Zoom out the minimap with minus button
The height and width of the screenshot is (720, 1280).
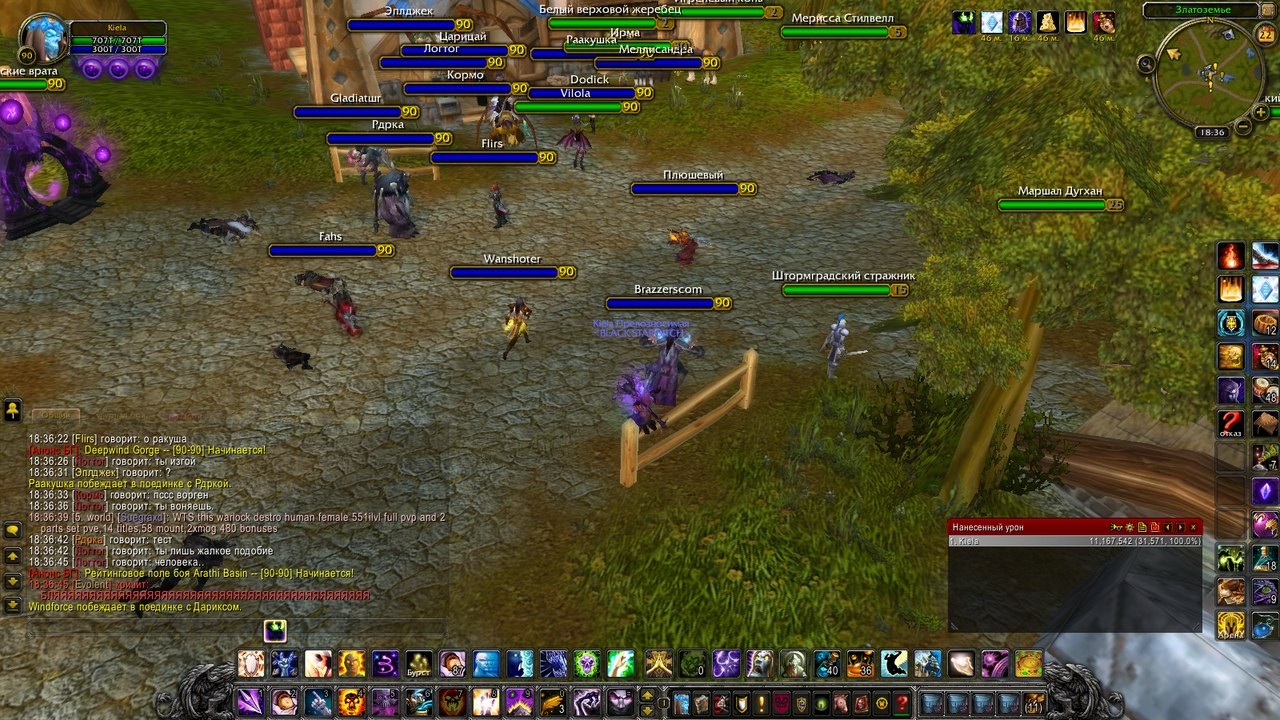pos(1243,127)
